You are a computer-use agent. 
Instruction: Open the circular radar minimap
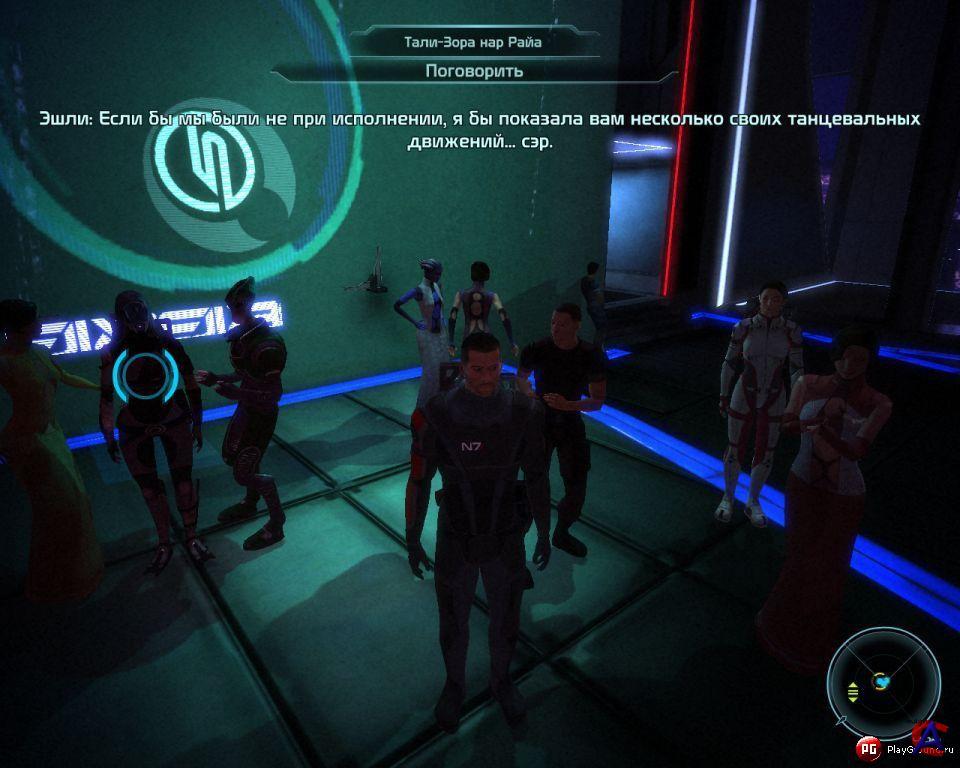(x=883, y=682)
